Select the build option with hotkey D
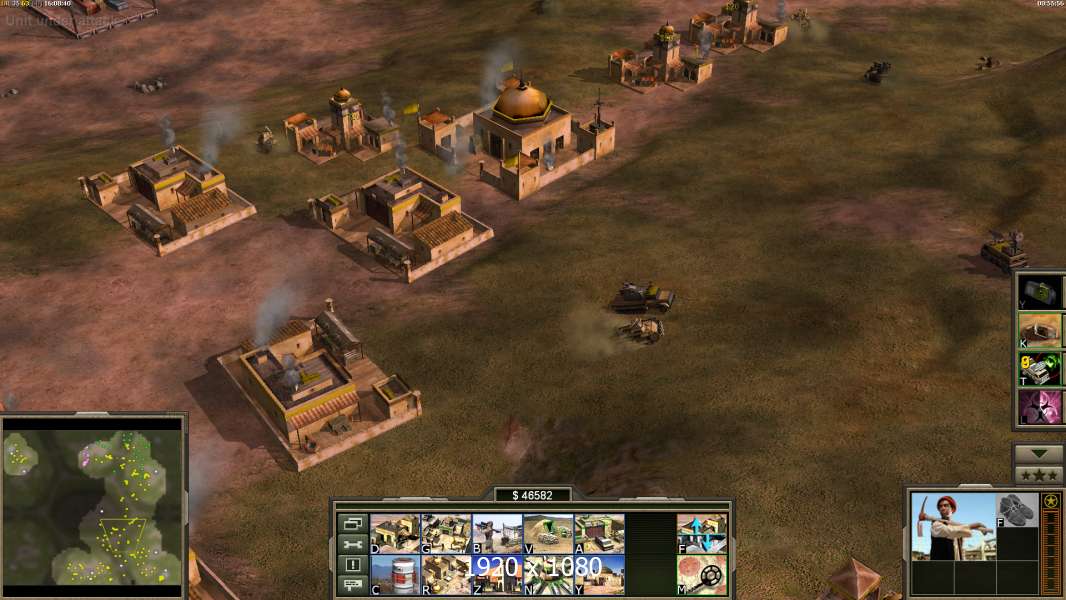The image size is (1066, 600). [x=395, y=534]
